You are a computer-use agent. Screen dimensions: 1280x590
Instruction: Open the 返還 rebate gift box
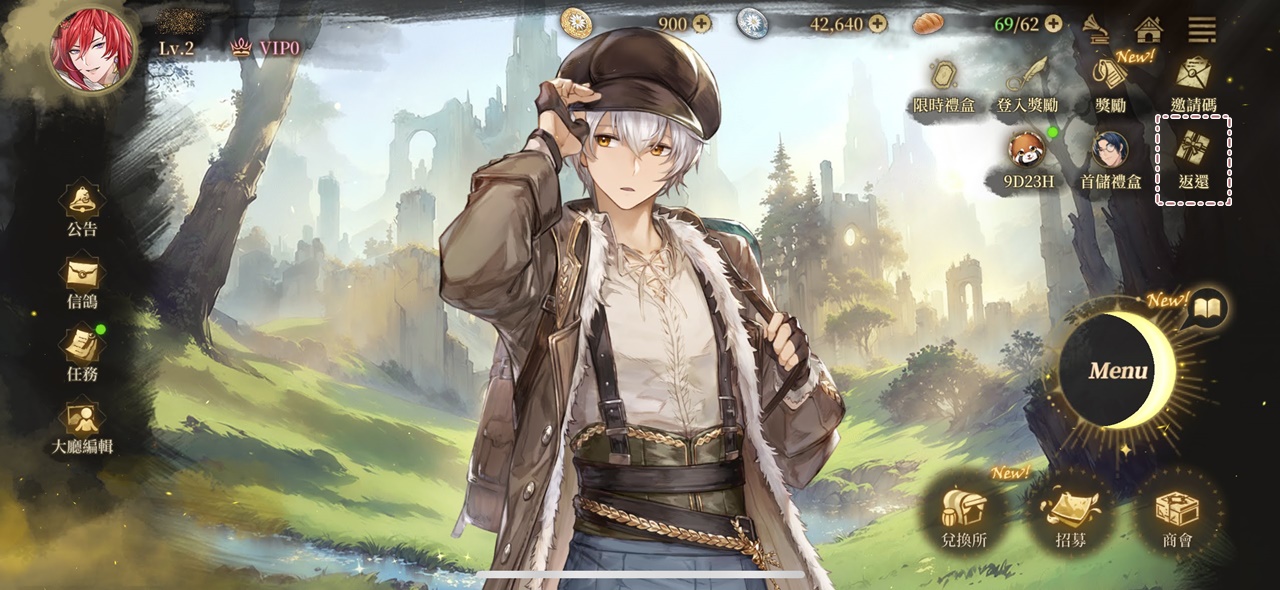pos(1193,160)
